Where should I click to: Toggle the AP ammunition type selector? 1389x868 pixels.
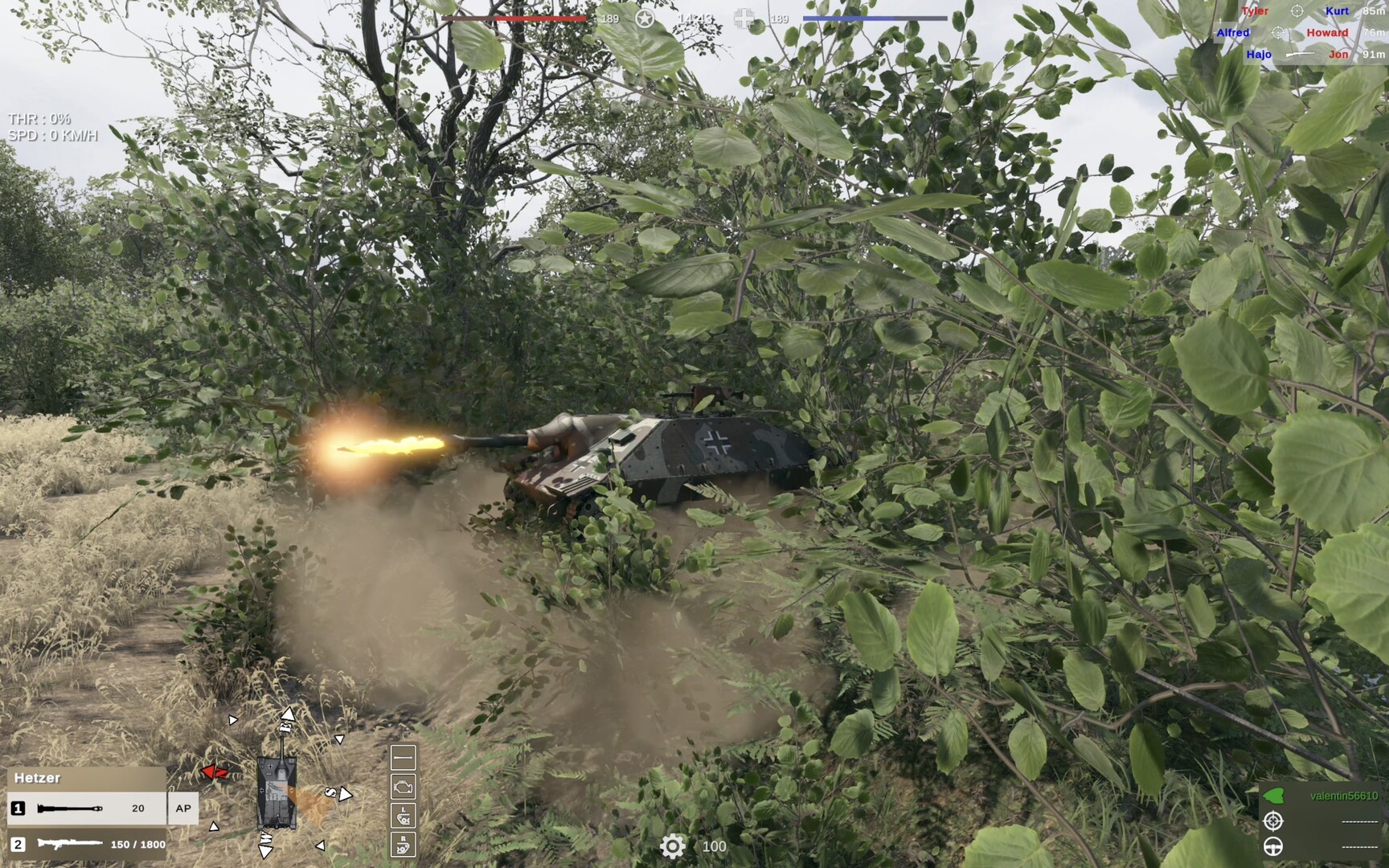pos(182,809)
